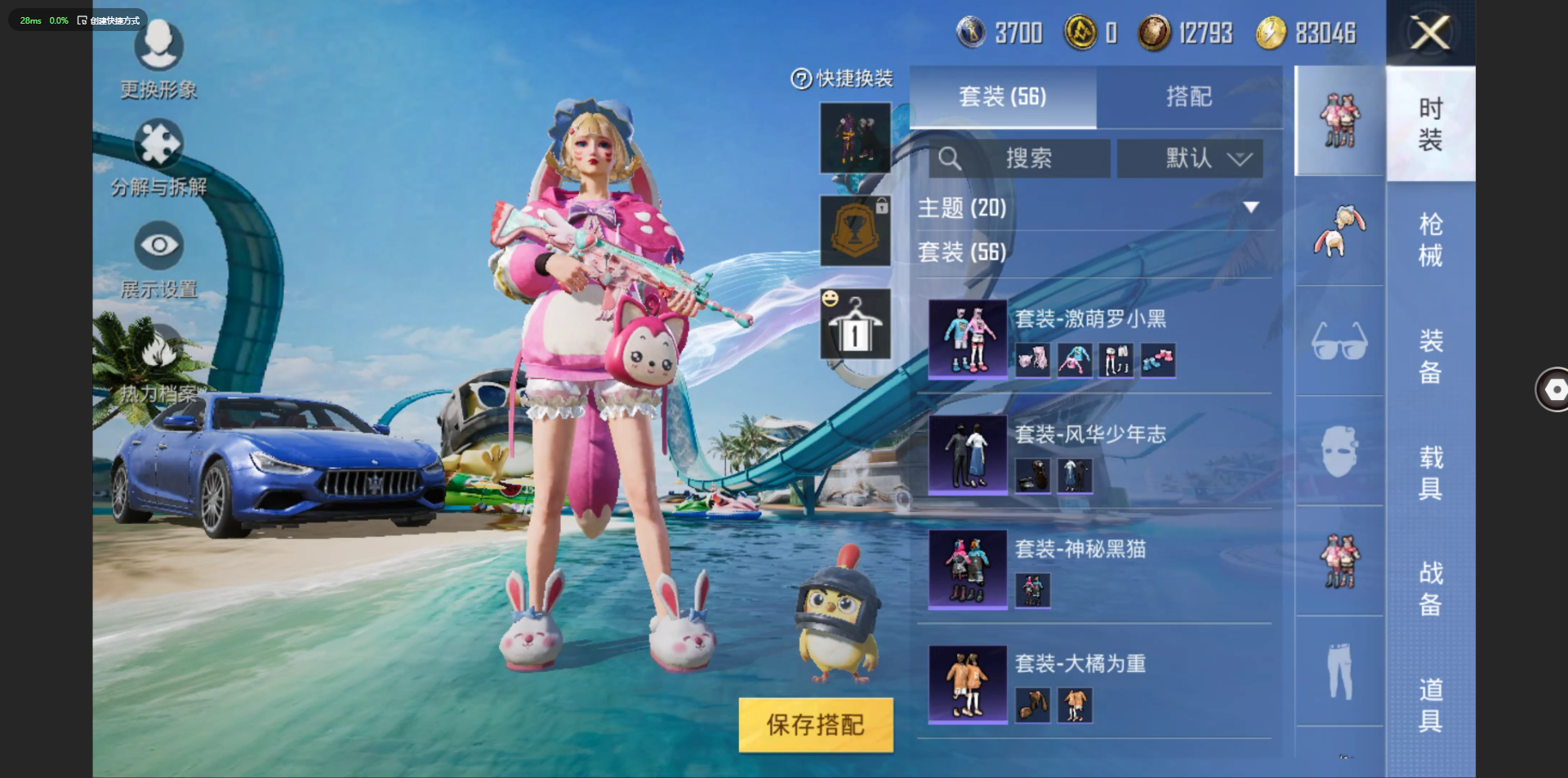Open the 载具 vehicles category

(1430, 472)
